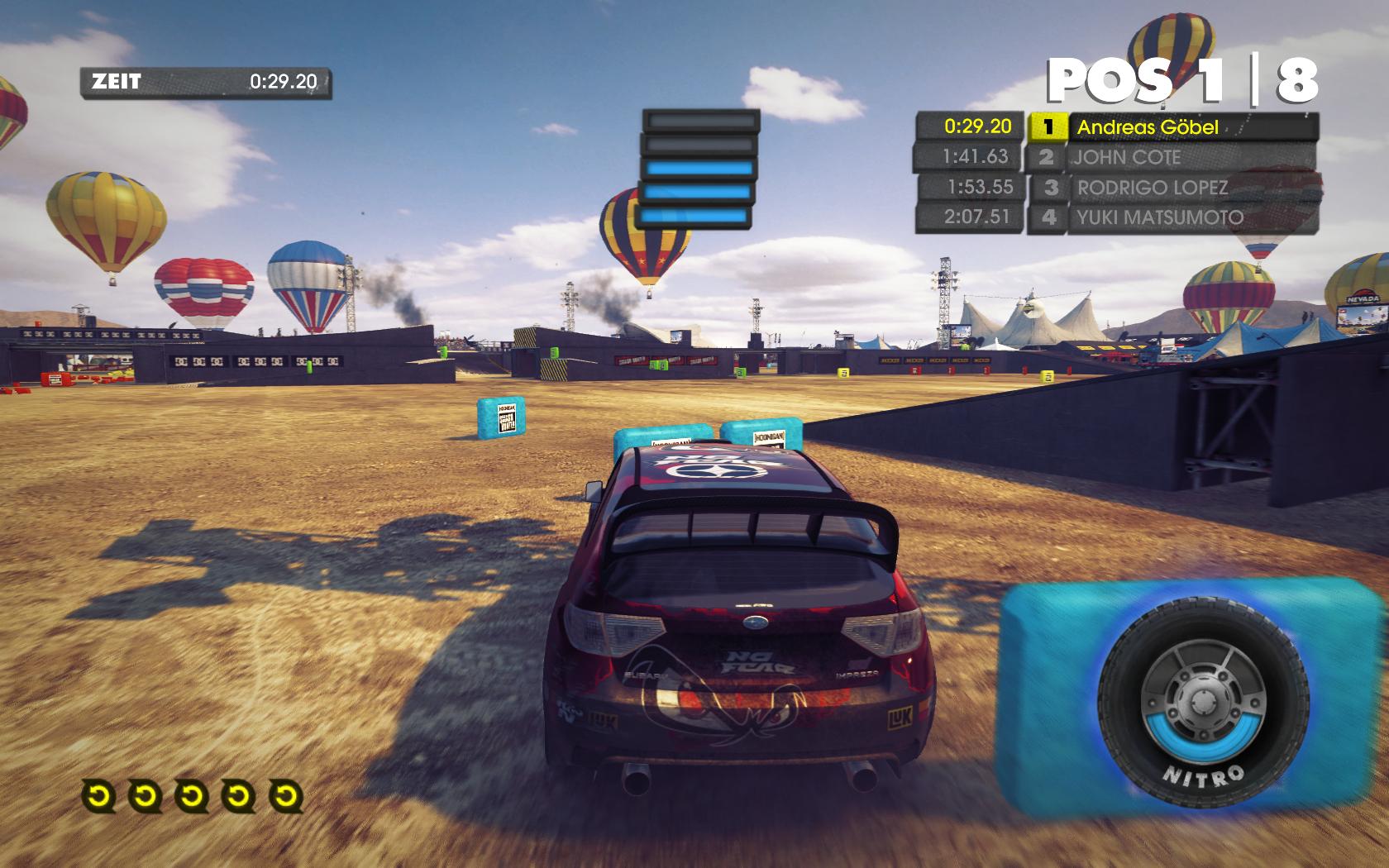Choose the Rodrigo Lopez standings row
This screenshot has width=1389, height=868.
pyautogui.click(x=1152, y=188)
